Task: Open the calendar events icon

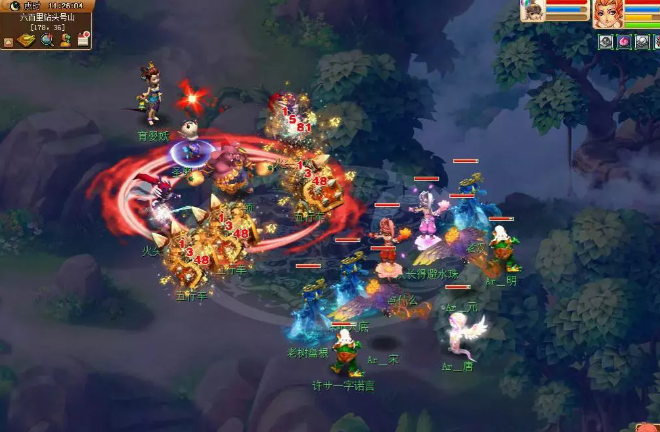Action: coord(84,40)
